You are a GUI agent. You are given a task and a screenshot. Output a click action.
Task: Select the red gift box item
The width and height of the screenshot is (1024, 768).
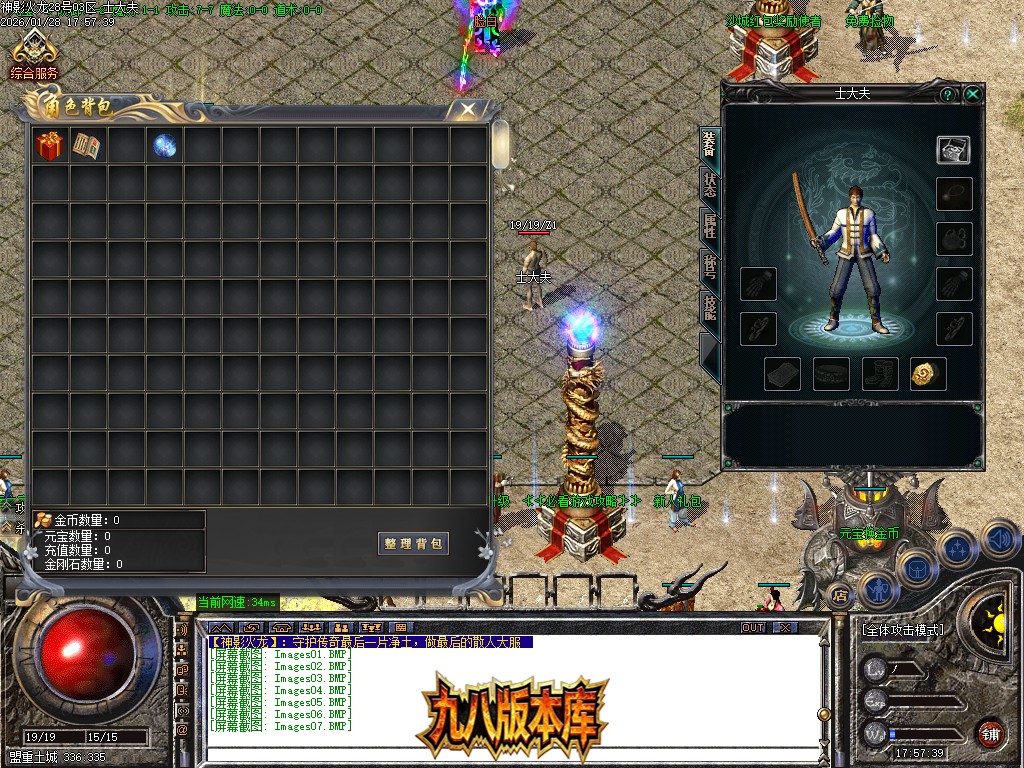49,146
